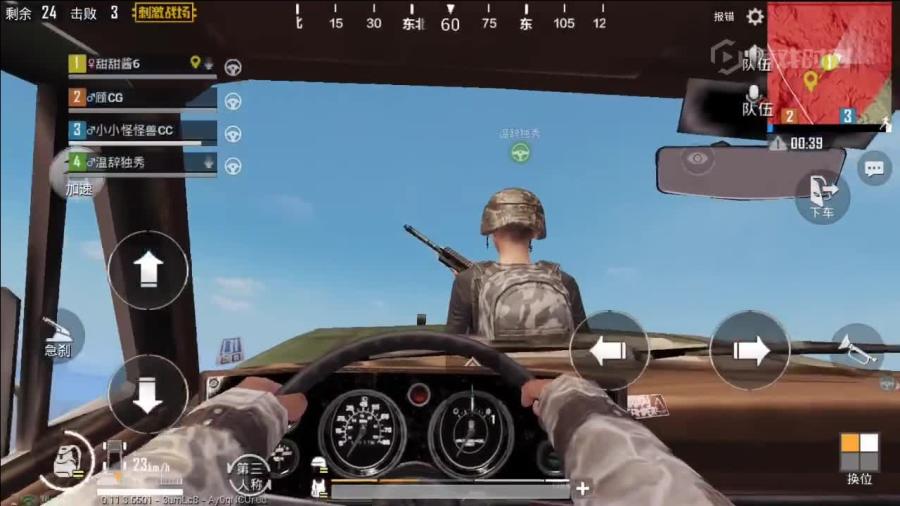Open the red-zone minimap

[x=828, y=62]
